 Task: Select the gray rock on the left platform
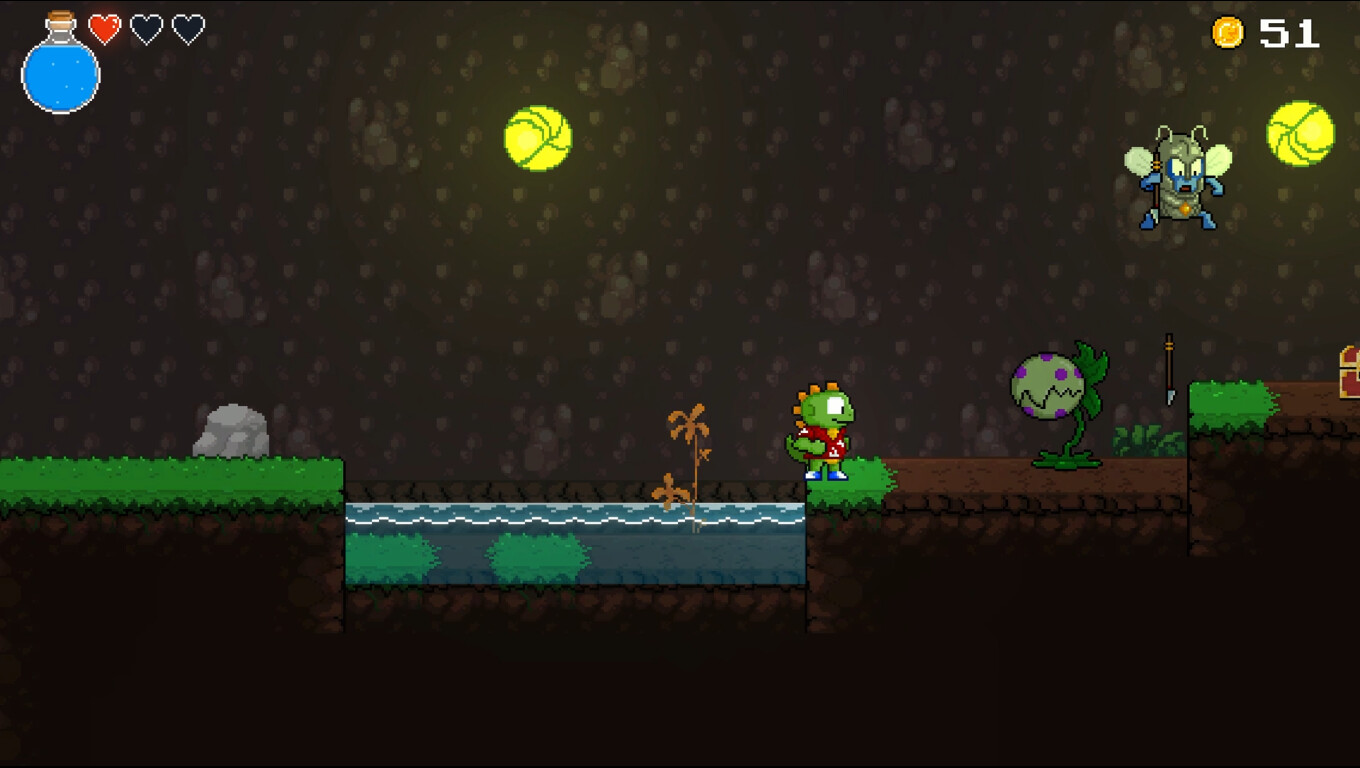[231, 428]
